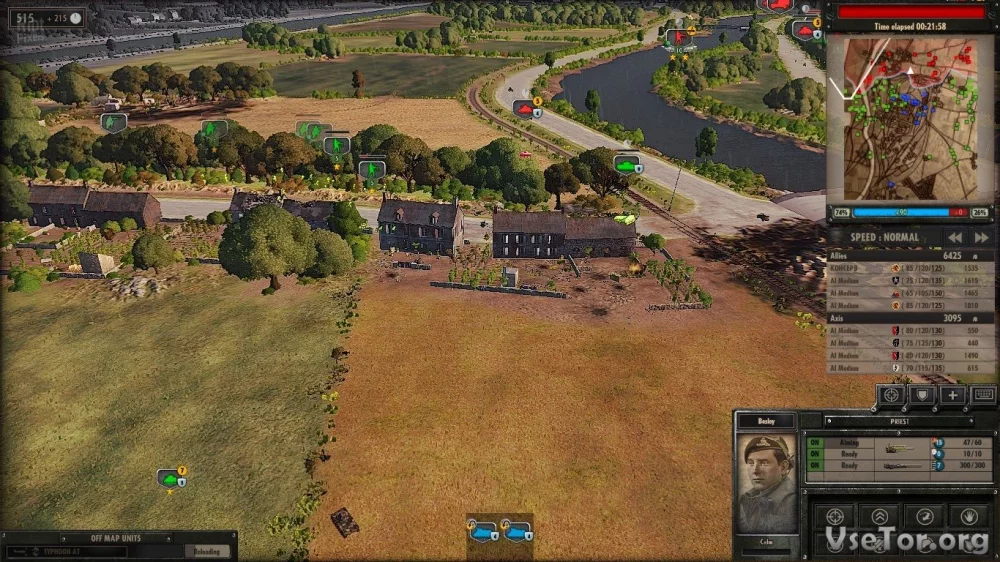1000x562 pixels.
Task: Select the green tank marker numbered 7
Action: click(x=171, y=478)
